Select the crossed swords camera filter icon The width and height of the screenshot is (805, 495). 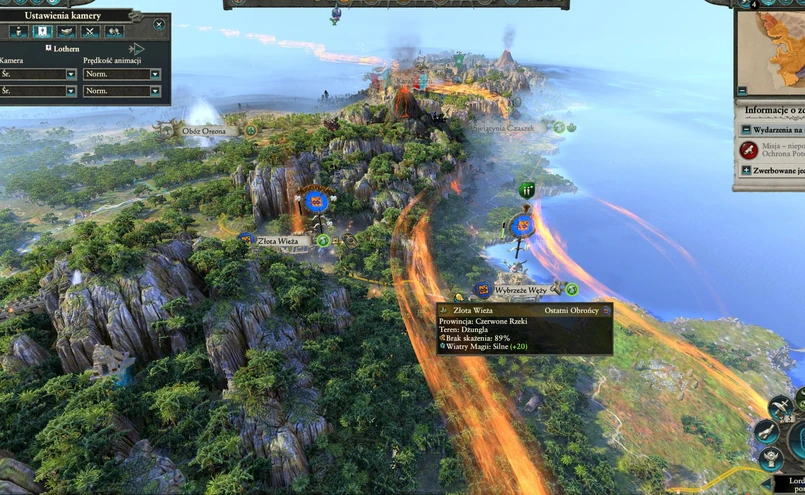coord(90,31)
